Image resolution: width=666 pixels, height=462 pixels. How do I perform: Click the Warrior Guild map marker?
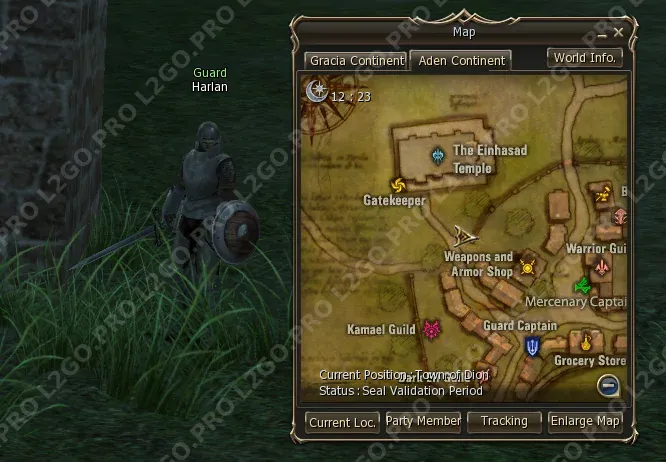601,267
